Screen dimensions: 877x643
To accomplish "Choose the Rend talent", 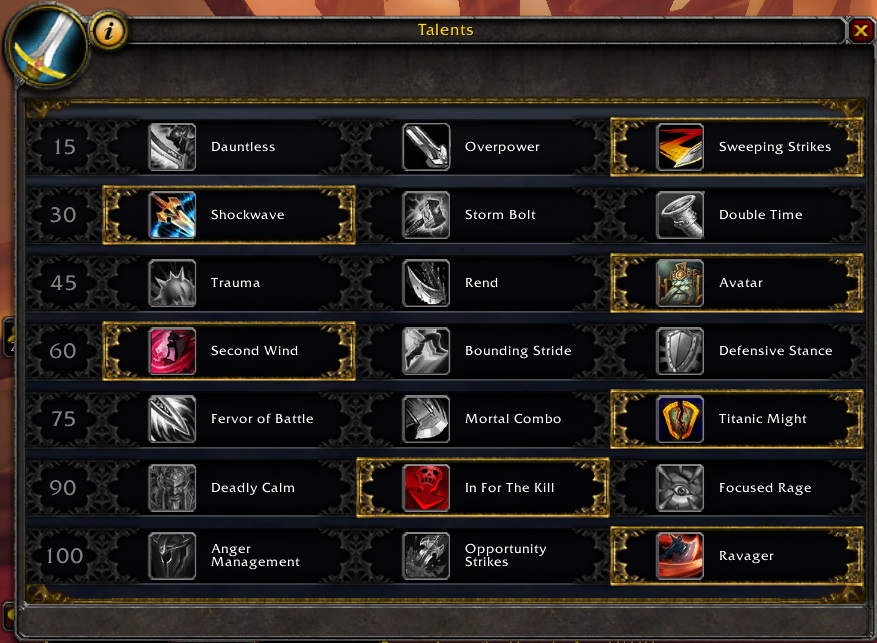I will [483, 283].
